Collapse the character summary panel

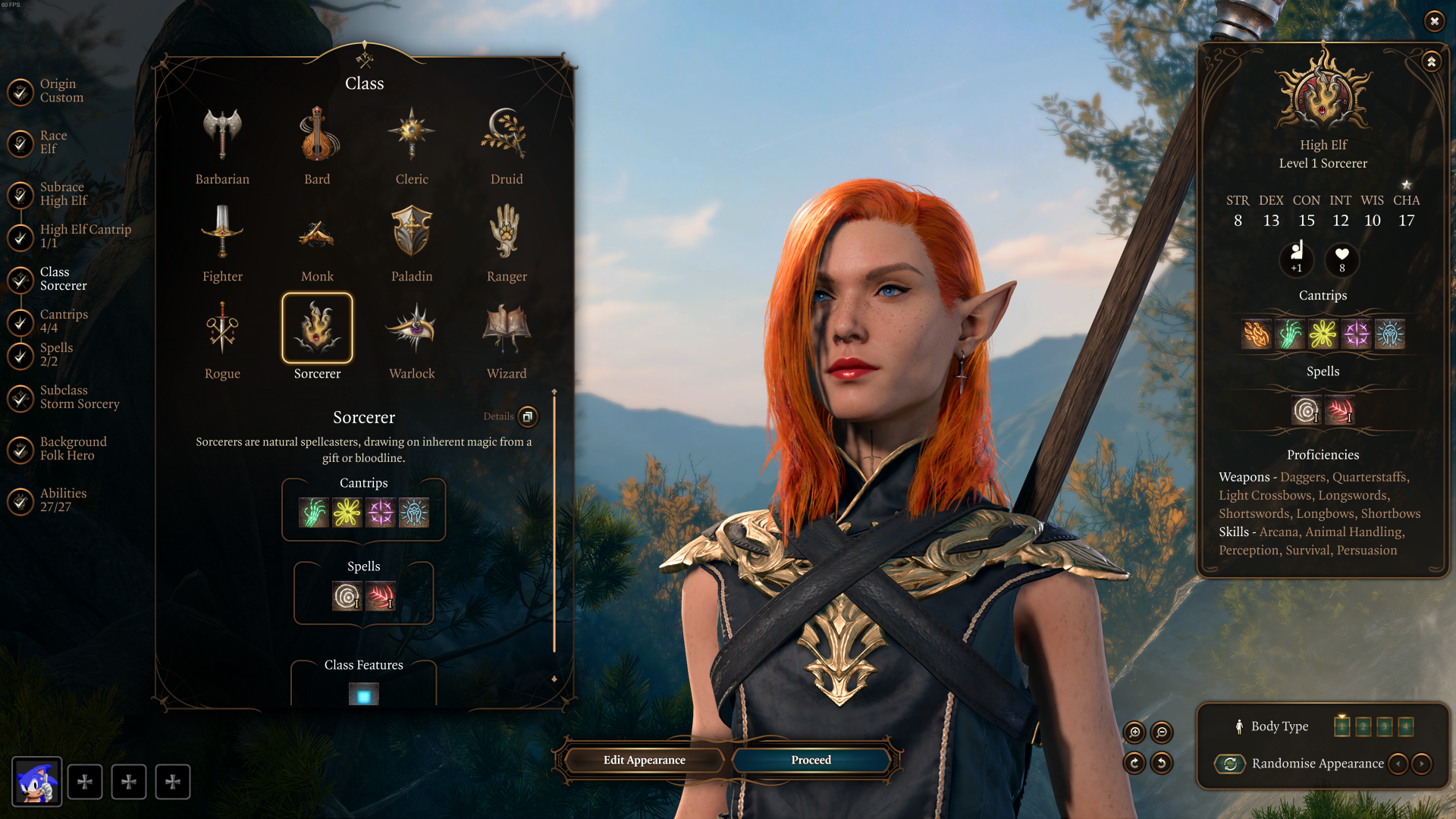(1431, 62)
